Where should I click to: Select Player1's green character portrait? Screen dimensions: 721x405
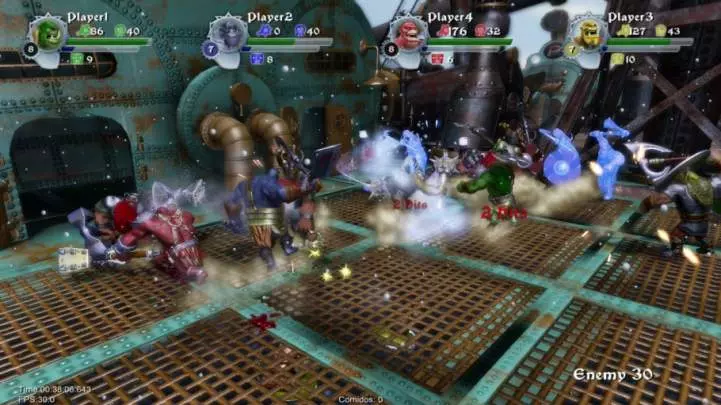(x=47, y=33)
